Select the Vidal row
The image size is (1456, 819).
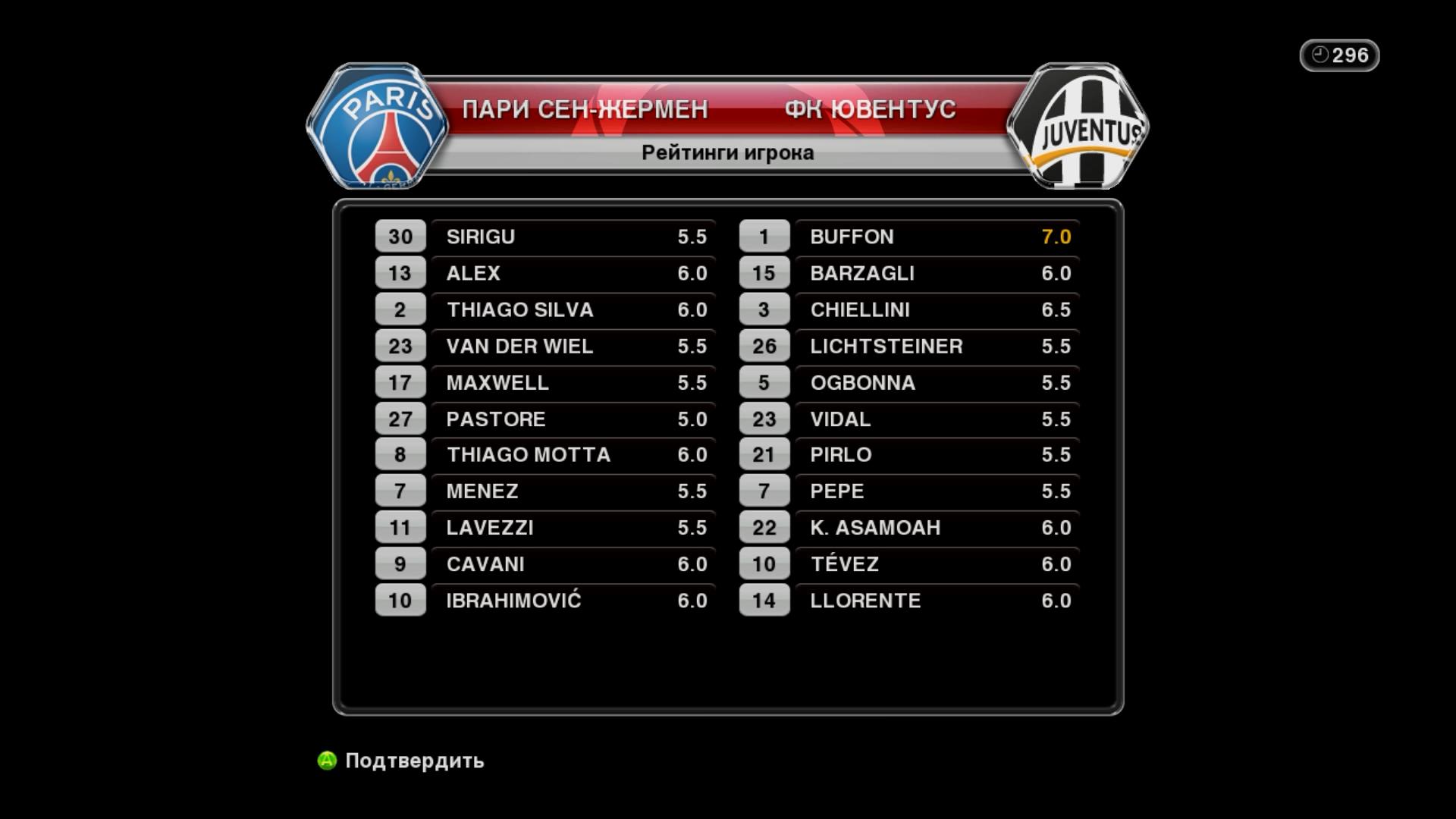(937, 419)
